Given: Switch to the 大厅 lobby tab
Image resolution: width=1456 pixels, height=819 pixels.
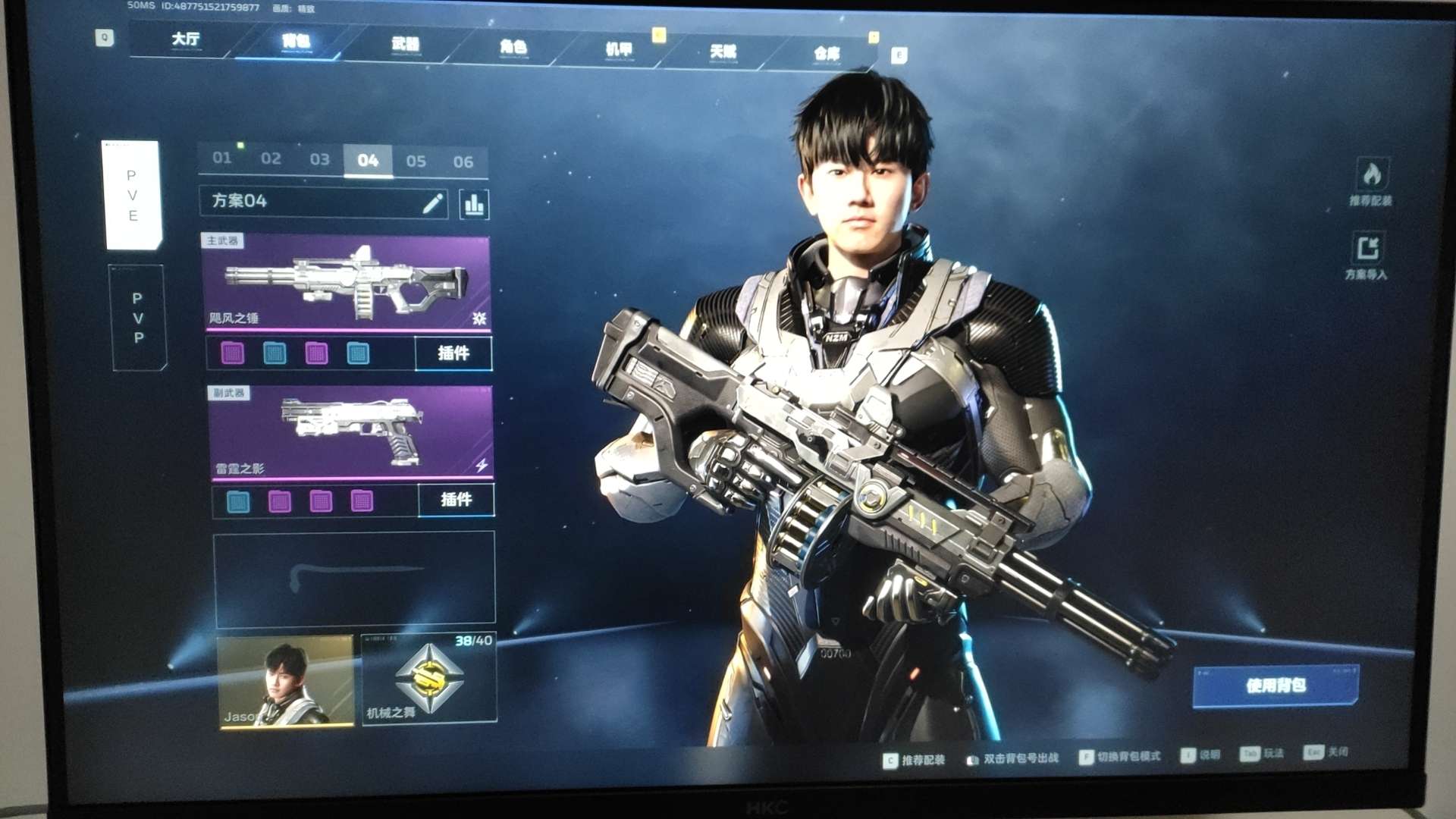Looking at the screenshot, I should point(185,39).
